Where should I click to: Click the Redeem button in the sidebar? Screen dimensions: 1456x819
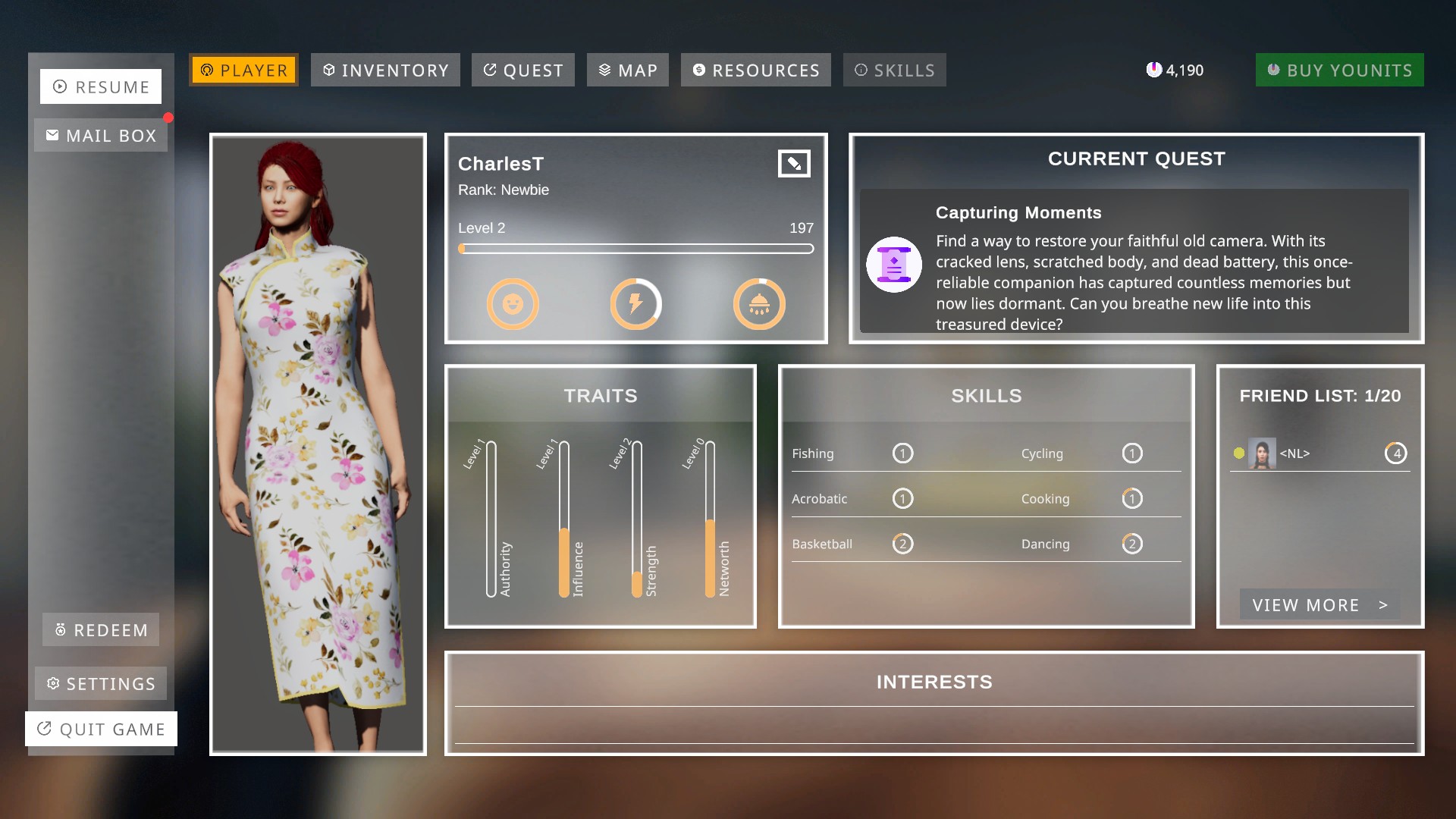pyautogui.click(x=100, y=629)
